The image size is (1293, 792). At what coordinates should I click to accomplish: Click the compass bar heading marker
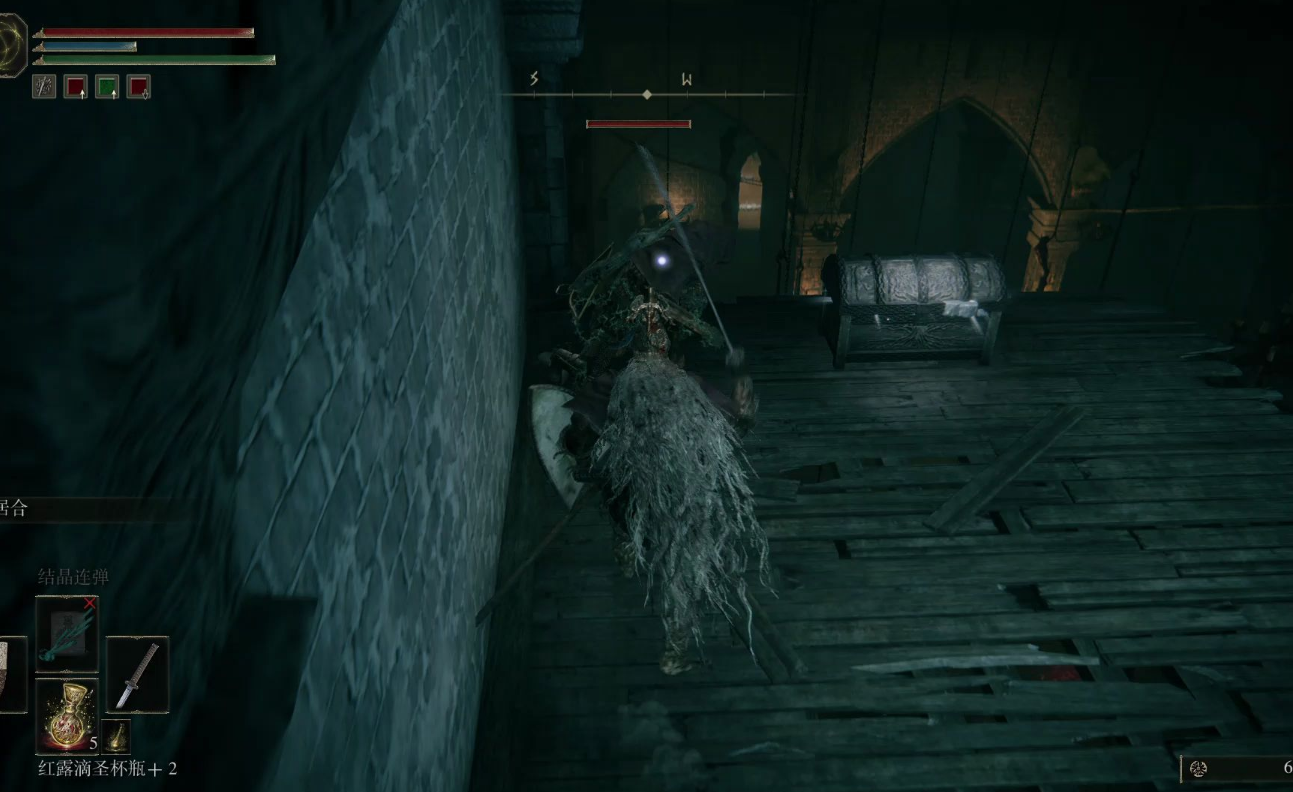point(647,94)
